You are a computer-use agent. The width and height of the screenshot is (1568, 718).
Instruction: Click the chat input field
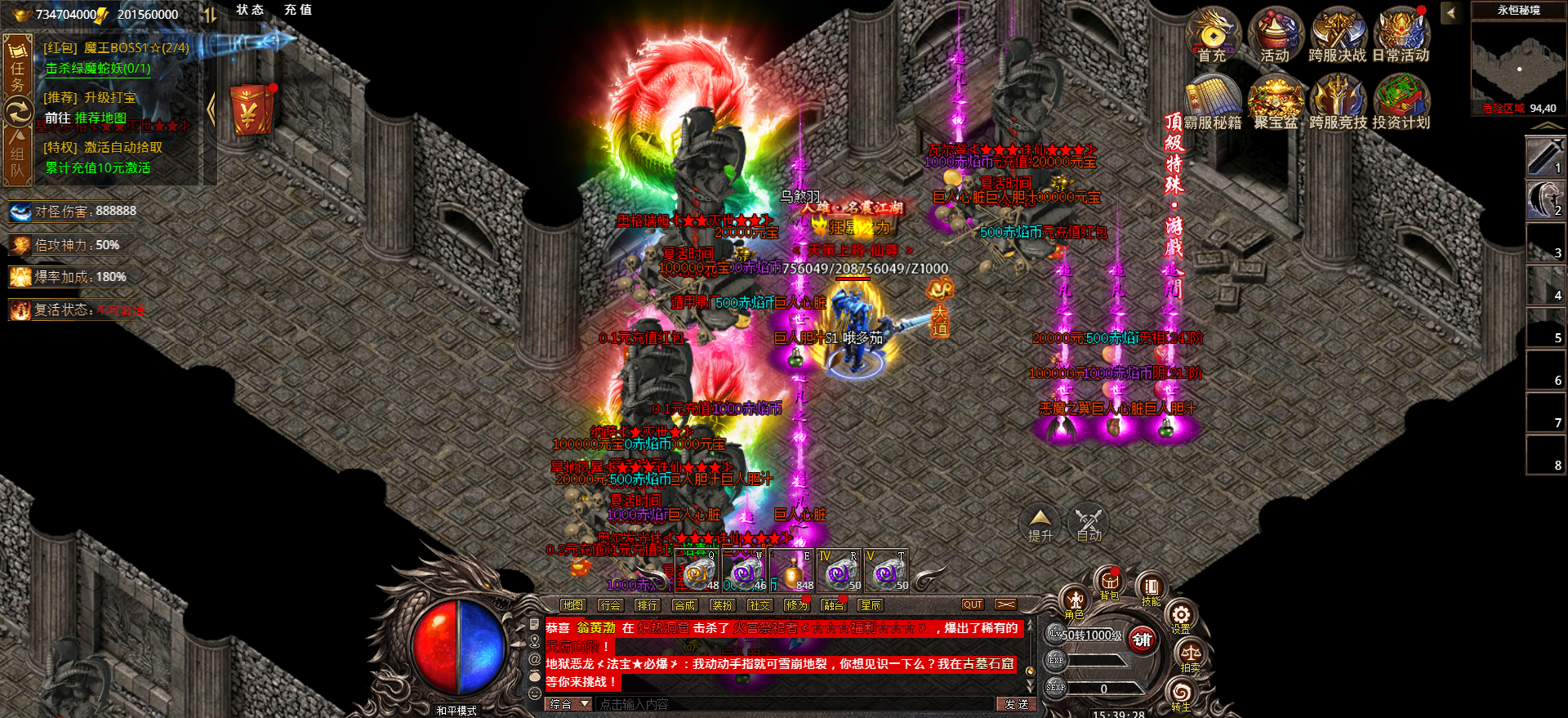tap(792, 704)
